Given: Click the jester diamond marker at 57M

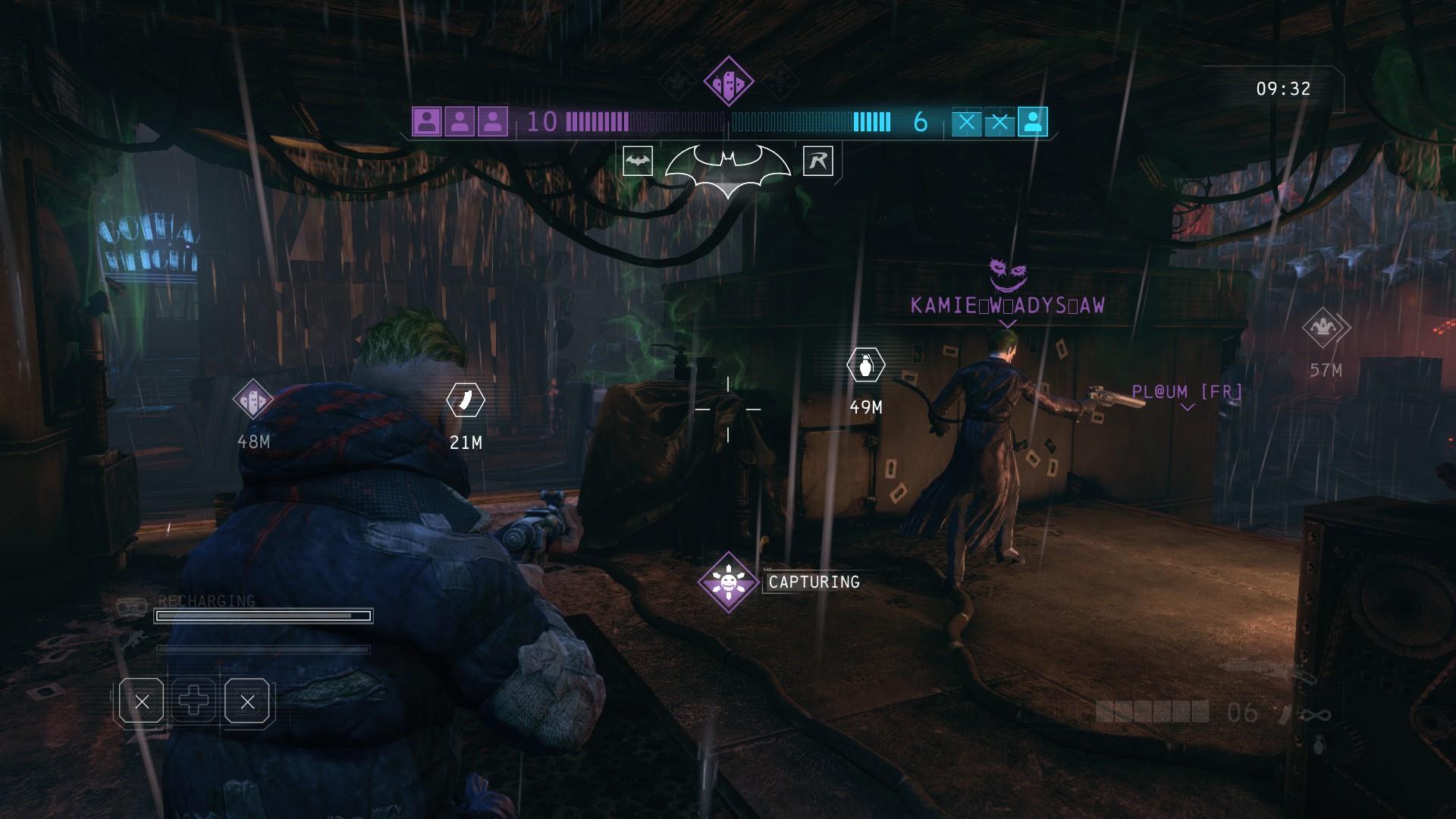Looking at the screenshot, I should [x=1325, y=328].
